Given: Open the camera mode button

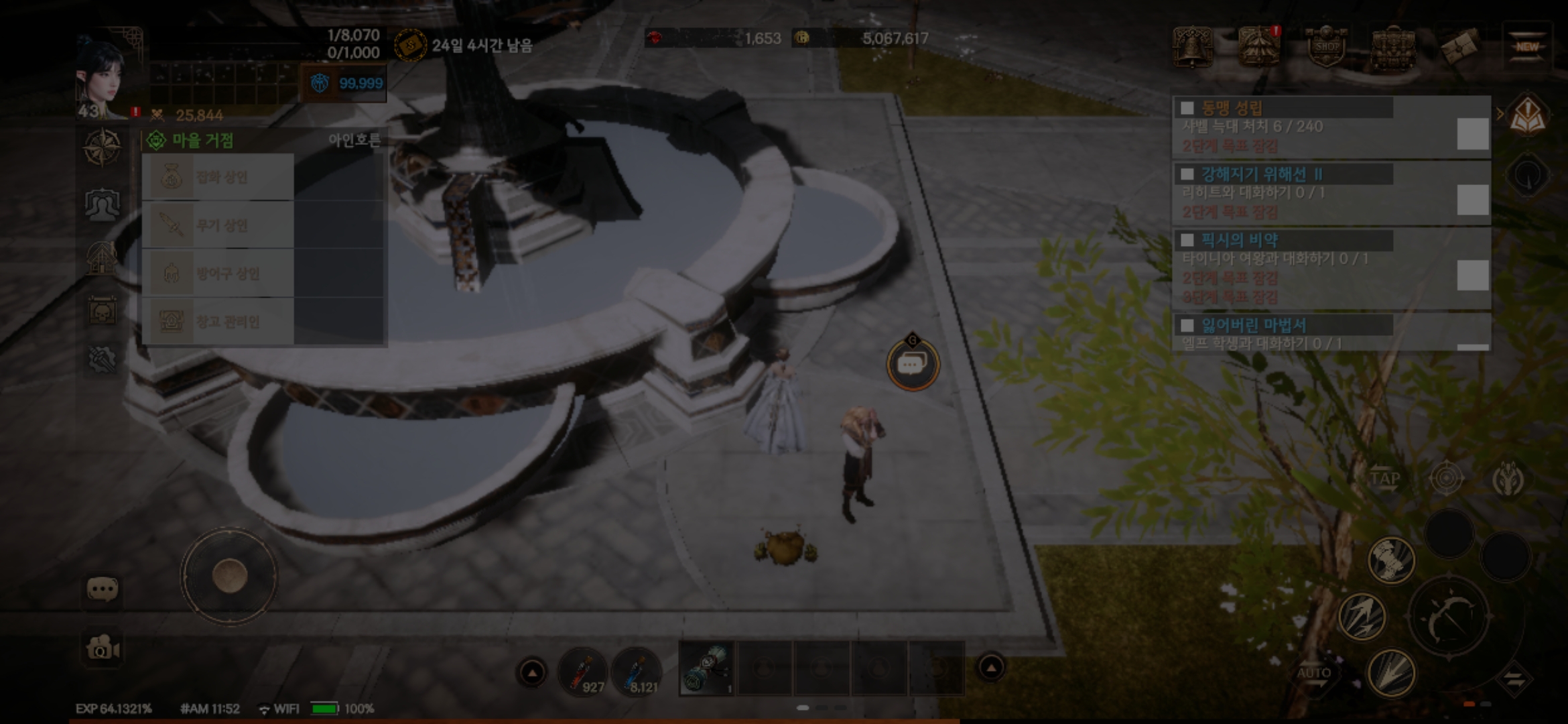Looking at the screenshot, I should 103,648.
